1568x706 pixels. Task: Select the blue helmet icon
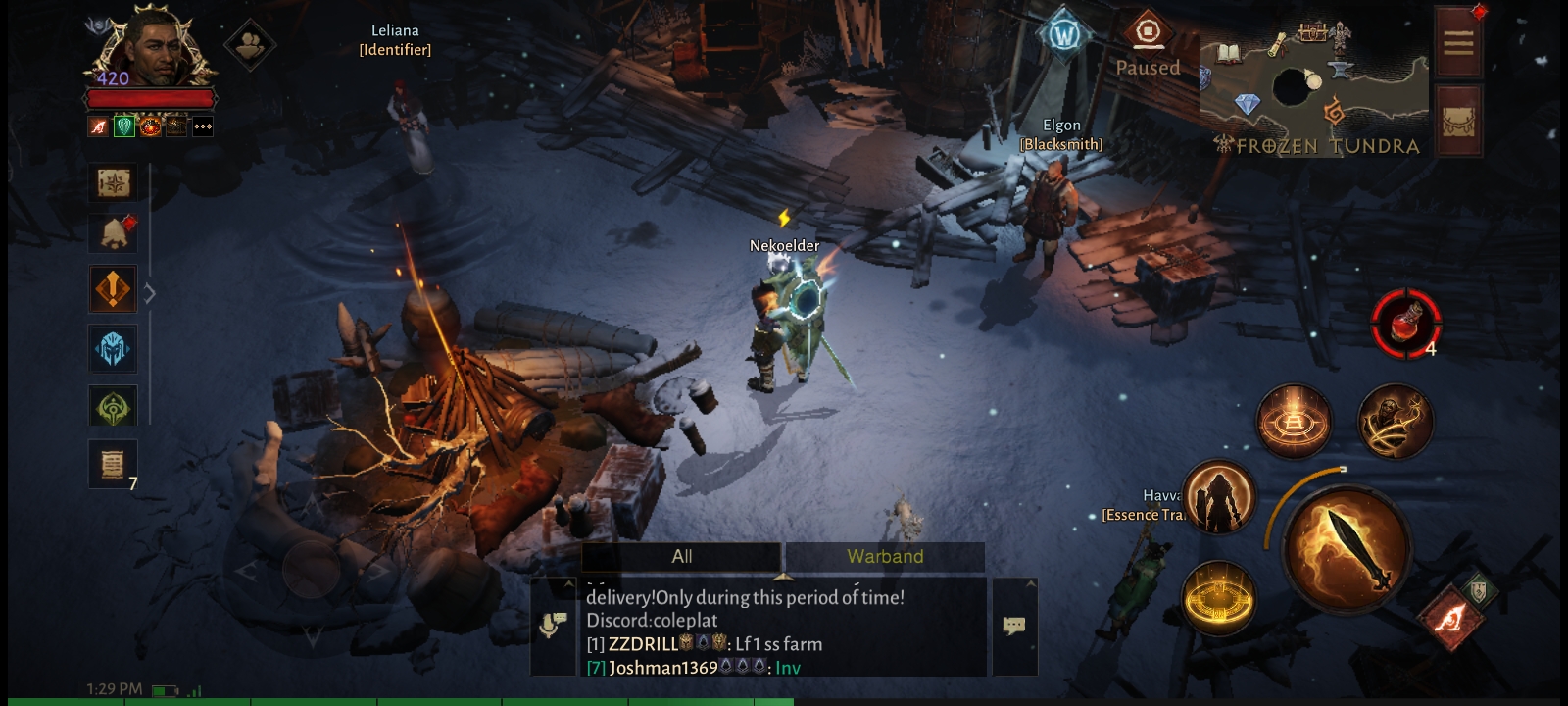tap(113, 348)
